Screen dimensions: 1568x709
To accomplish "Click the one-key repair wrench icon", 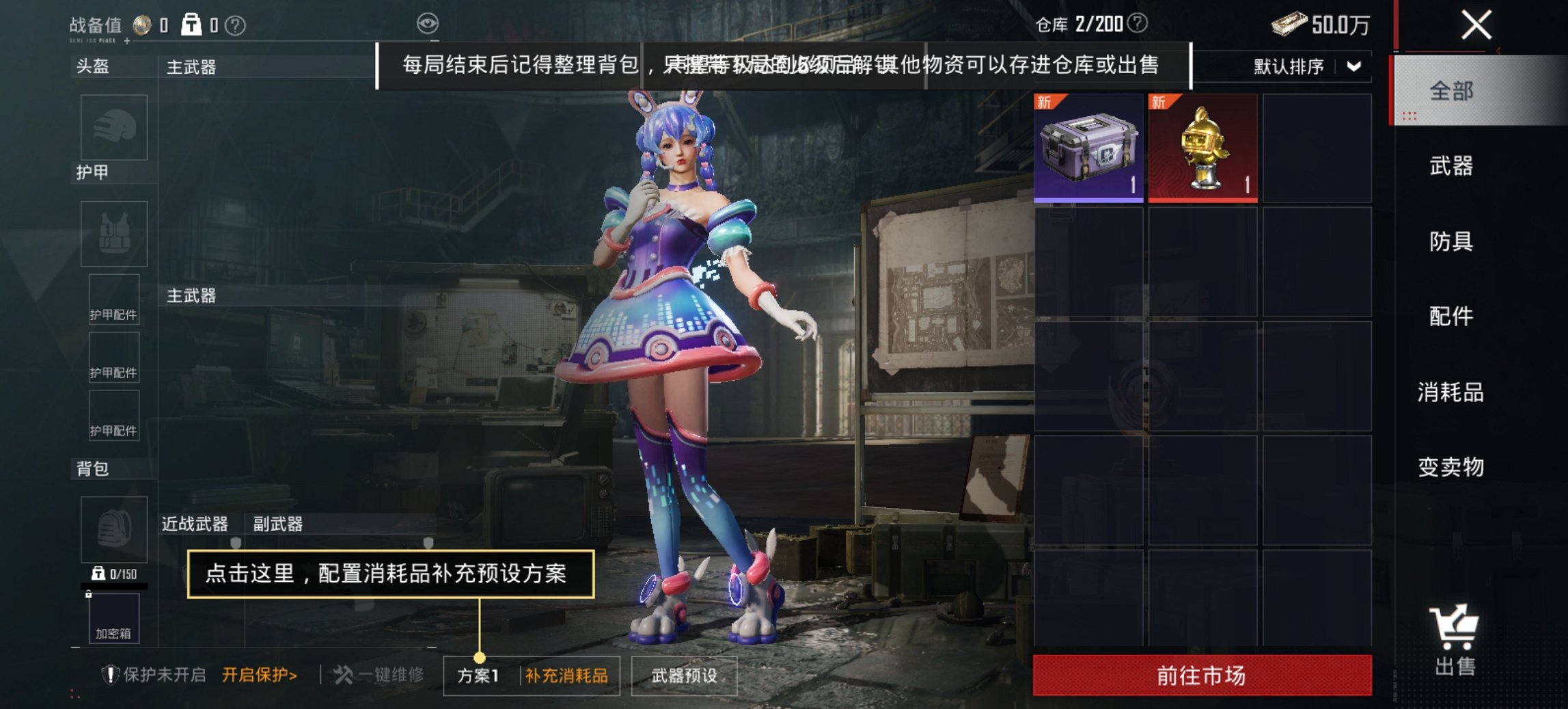I will pos(343,676).
